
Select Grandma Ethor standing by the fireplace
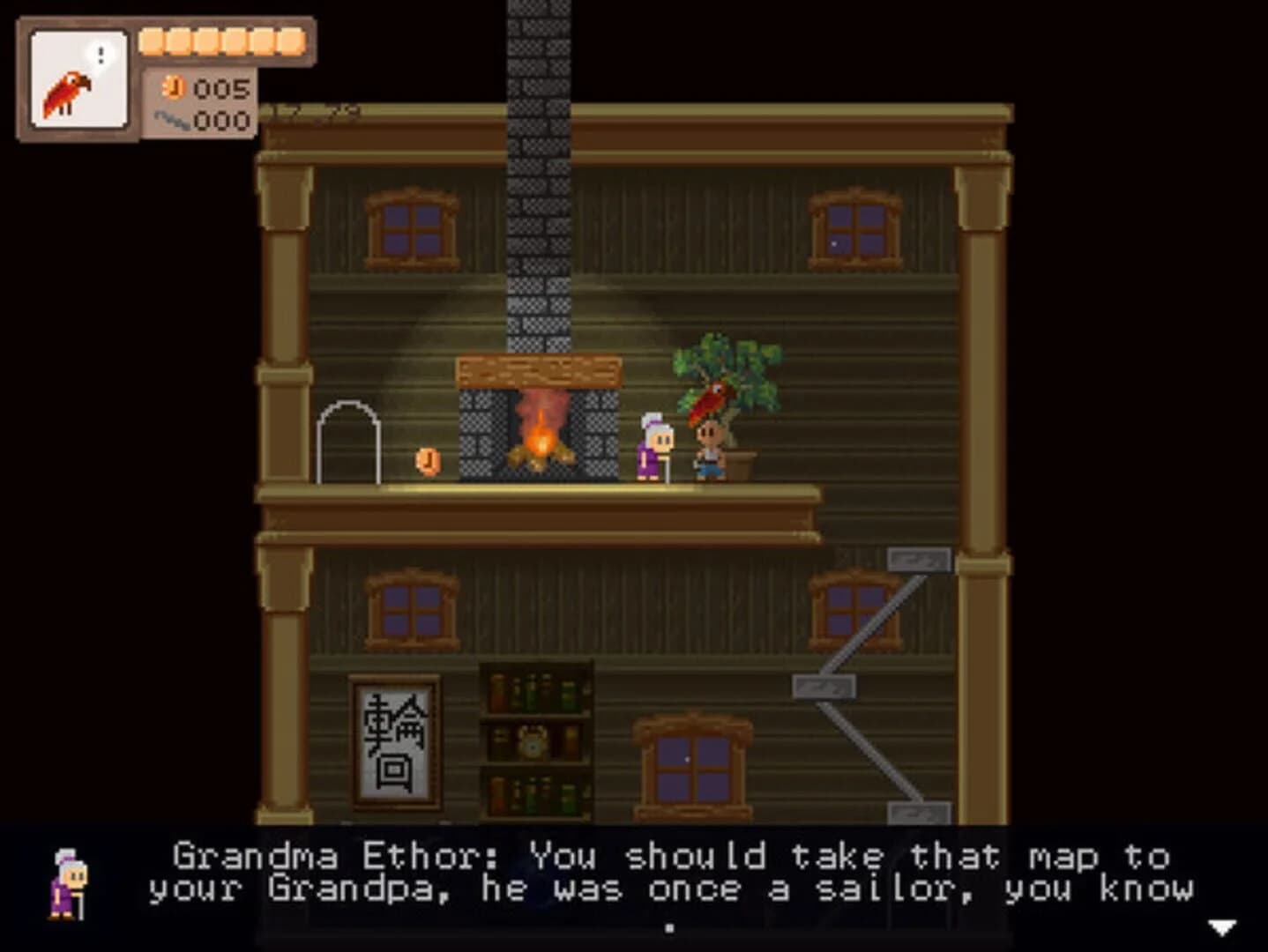point(653,450)
